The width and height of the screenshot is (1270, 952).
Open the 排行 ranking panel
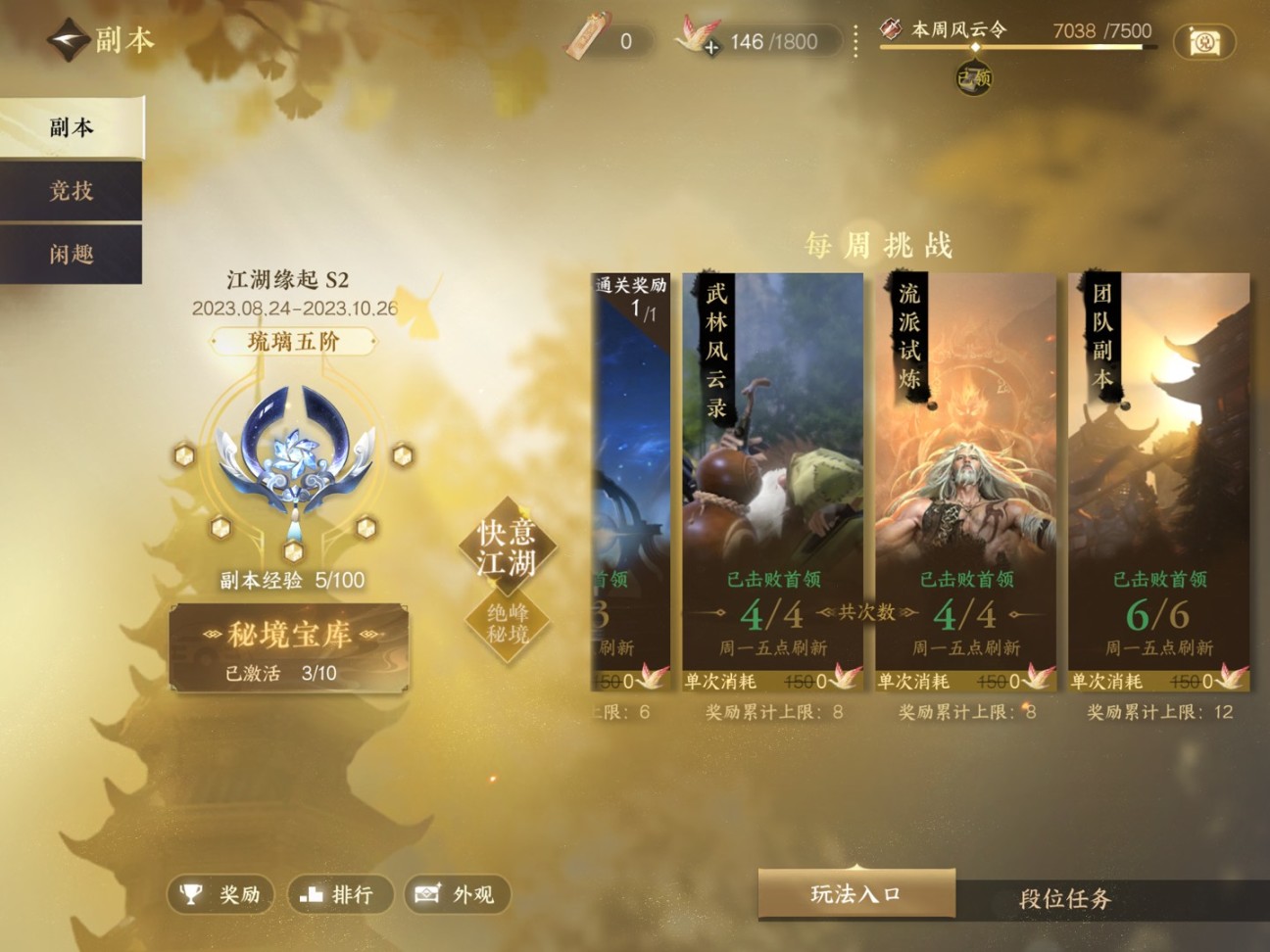tap(339, 894)
